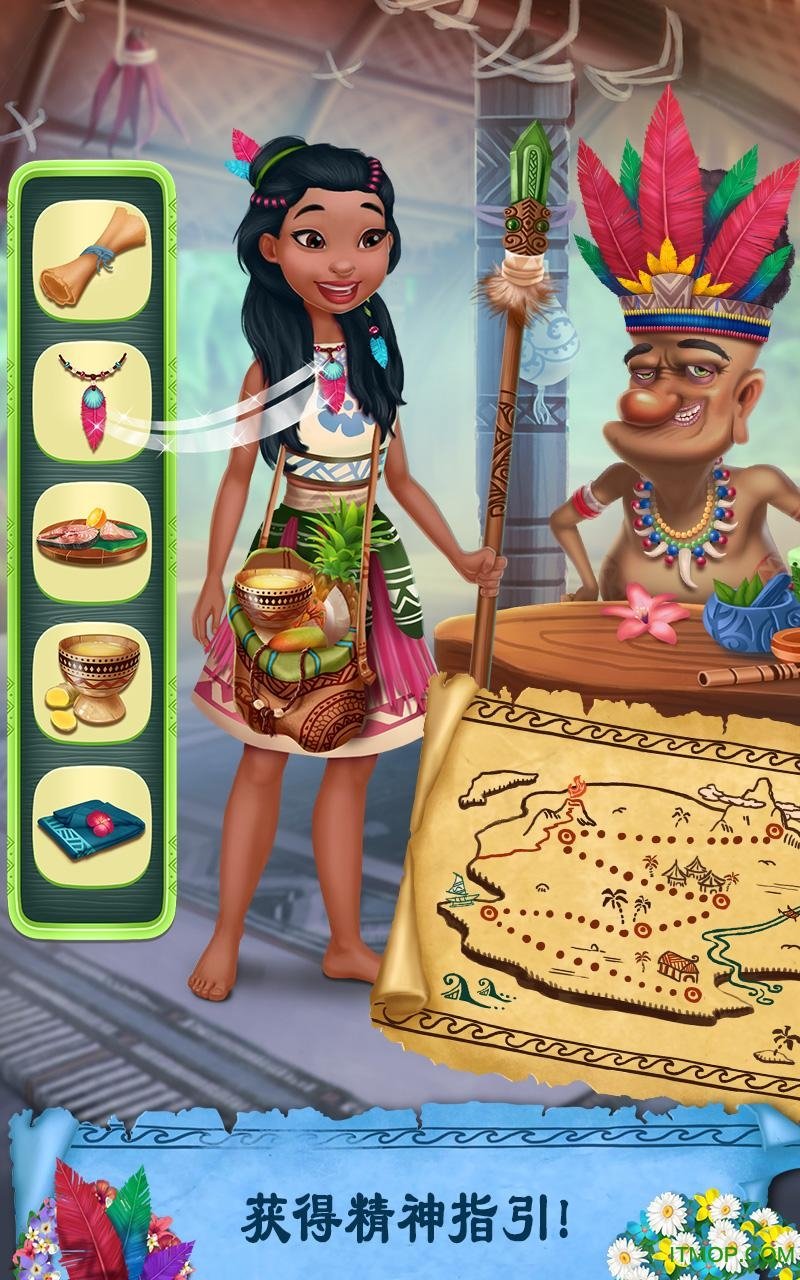Select the rolled parchment scroll item
The width and height of the screenshot is (800, 1280).
point(91,259)
